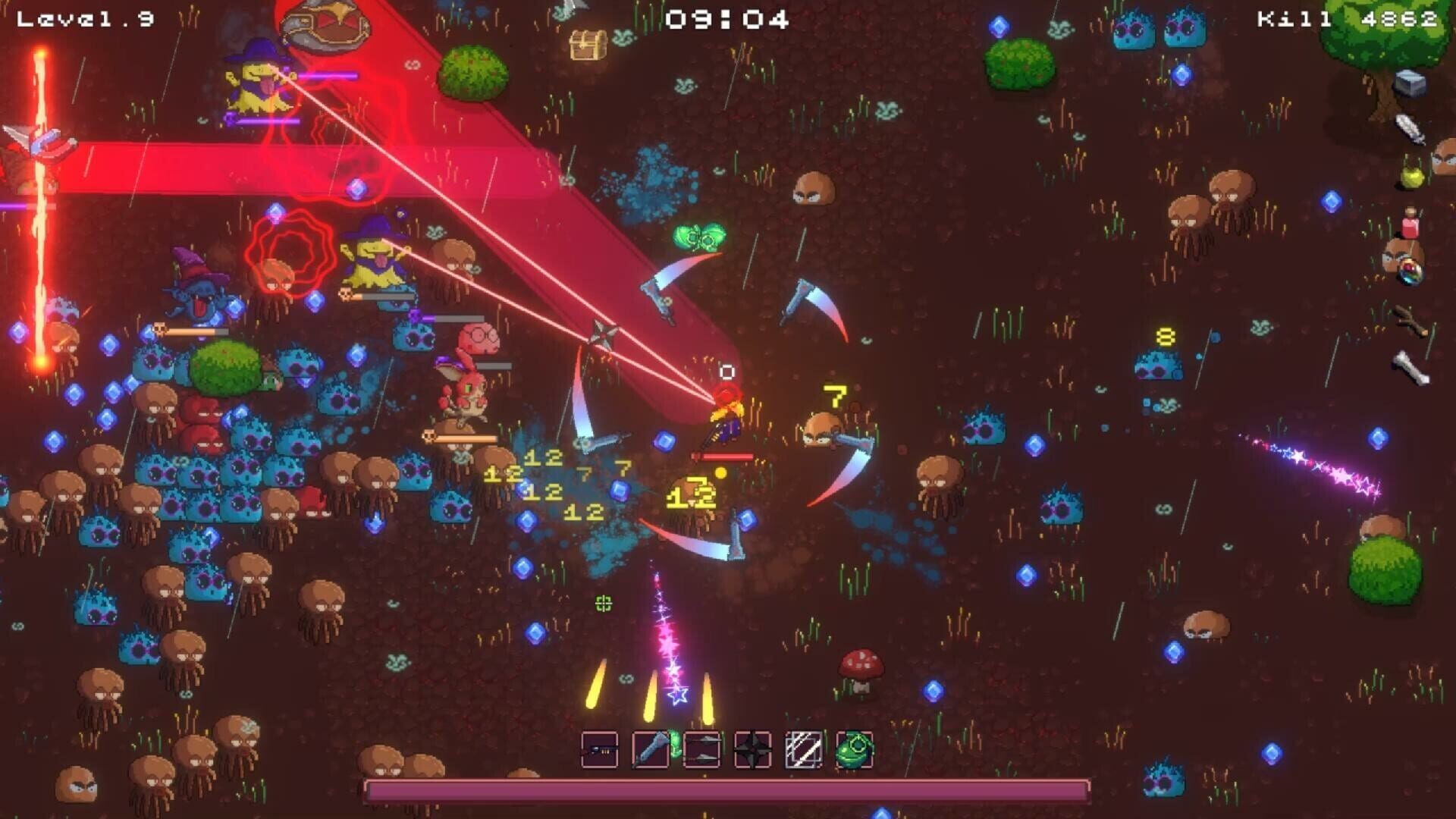Click the red potion pickup on the right edge

[1410, 224]
